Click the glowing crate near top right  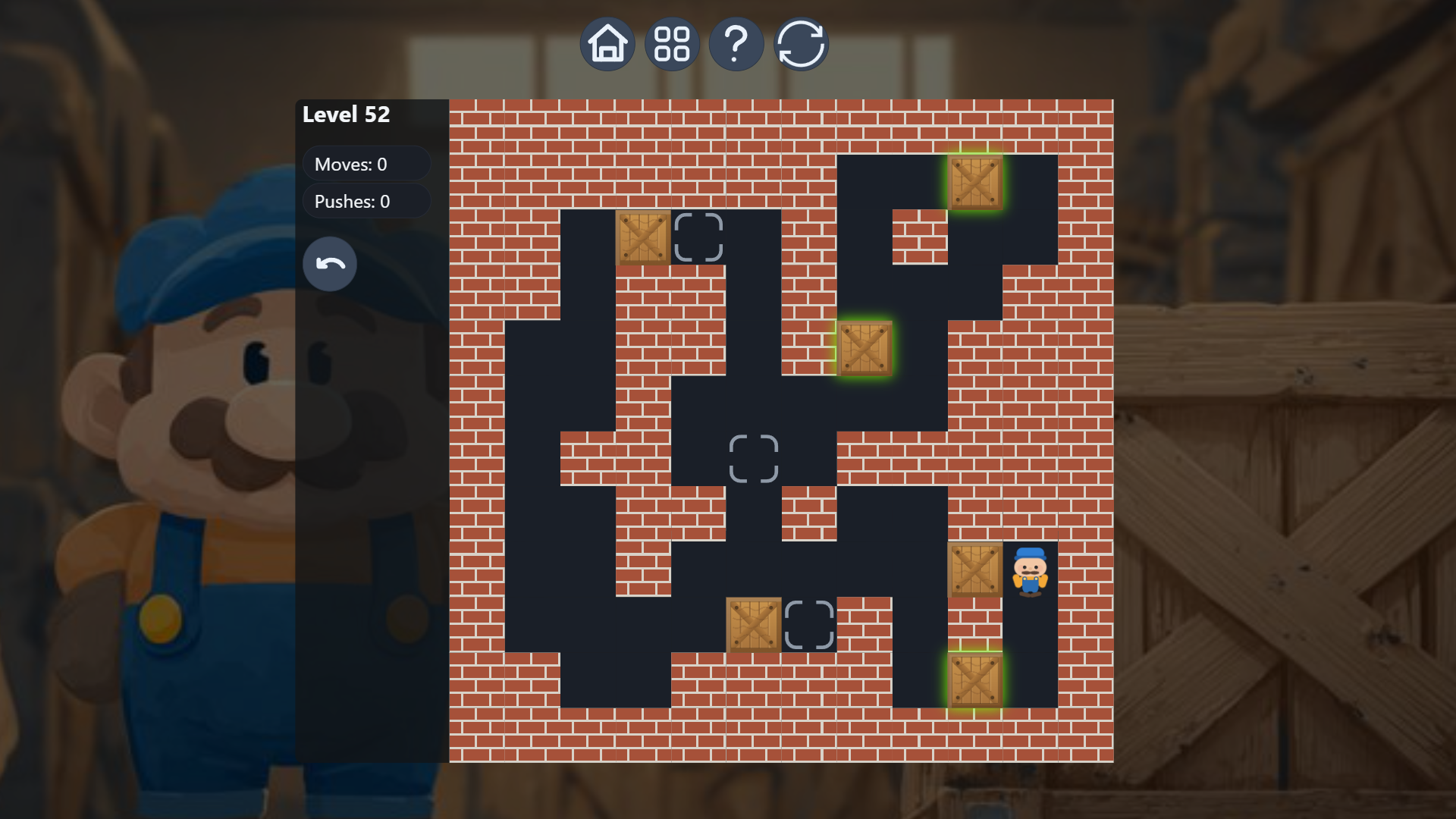pyautogui.click(x=976, y=184)
